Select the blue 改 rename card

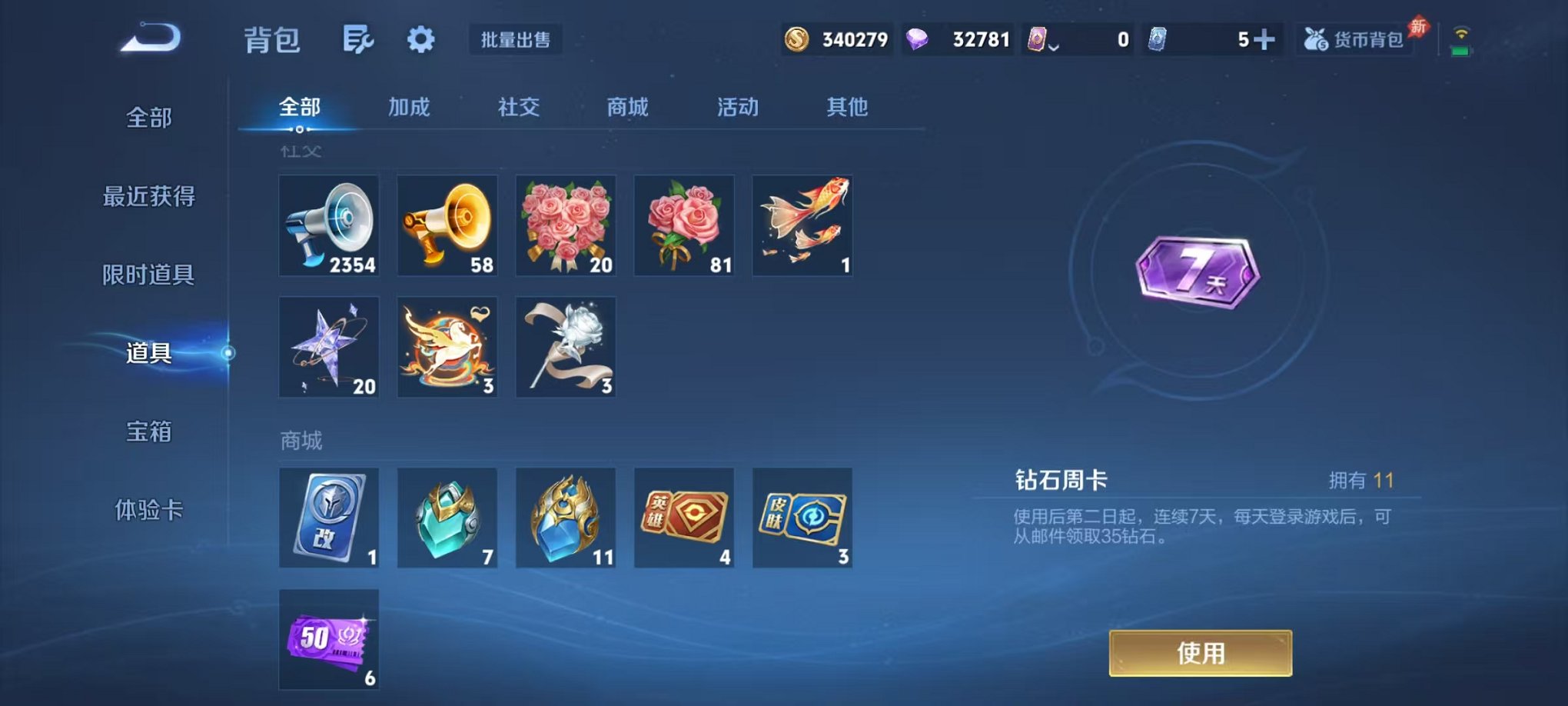pyautogui.click(x=329, y=517)
